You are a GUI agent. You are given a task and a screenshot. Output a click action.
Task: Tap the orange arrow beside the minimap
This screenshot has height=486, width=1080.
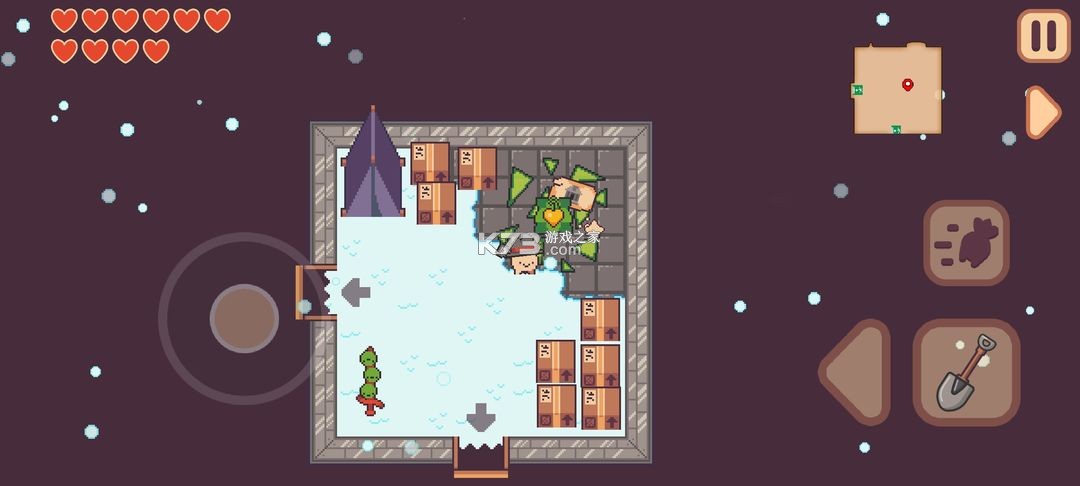1041,112
